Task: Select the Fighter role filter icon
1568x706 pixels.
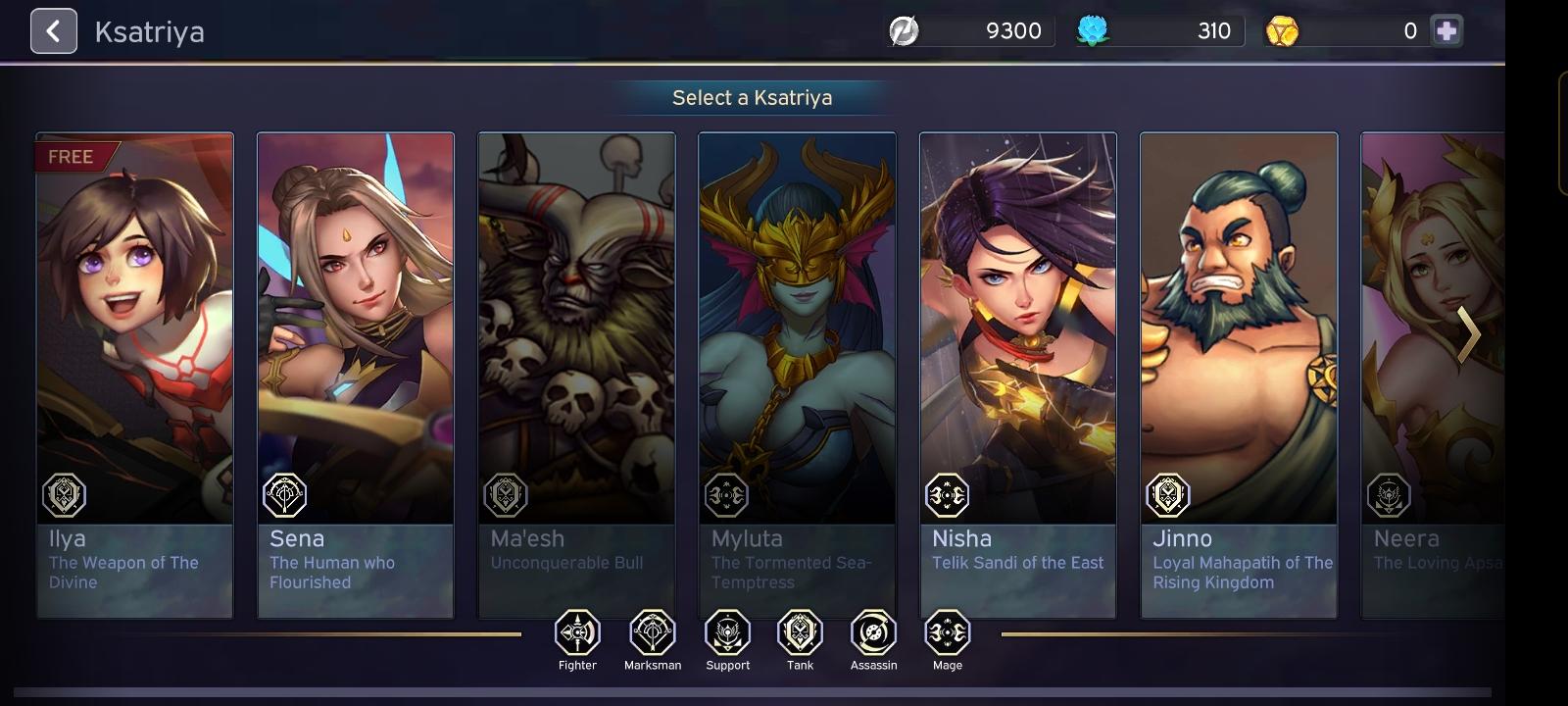Action: [577, 632]
